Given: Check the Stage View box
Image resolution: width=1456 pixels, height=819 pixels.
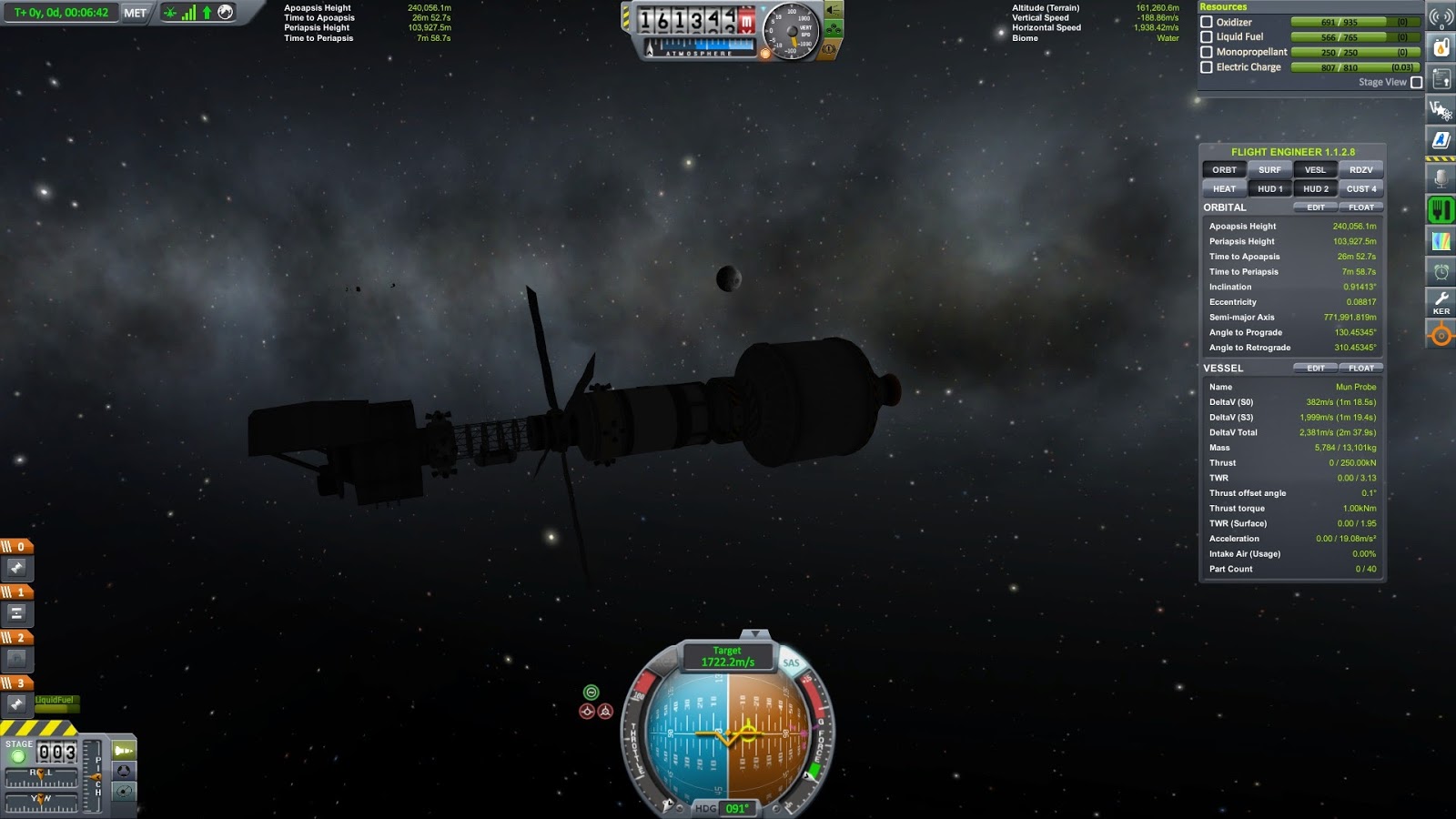Looking at the screenshot, I should pos(1416,82).
